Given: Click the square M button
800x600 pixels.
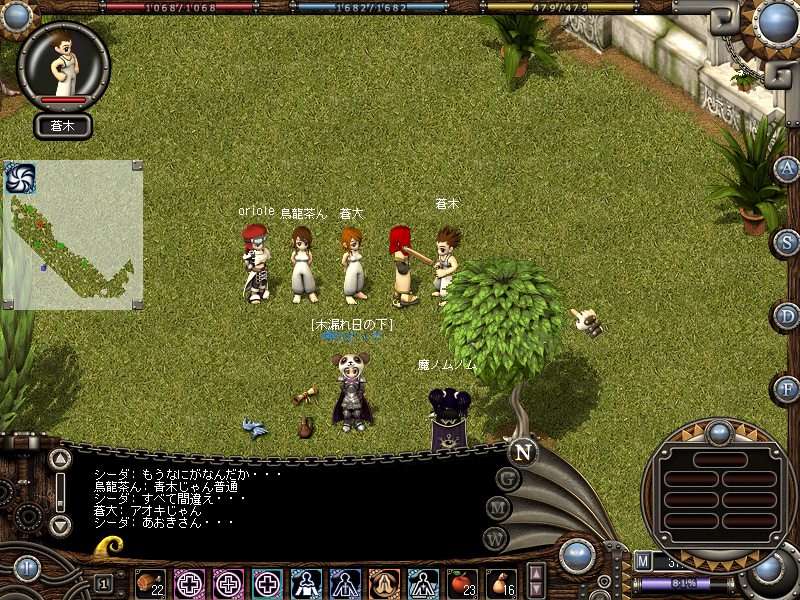Looking at the screenshot, I should point(642,560).
